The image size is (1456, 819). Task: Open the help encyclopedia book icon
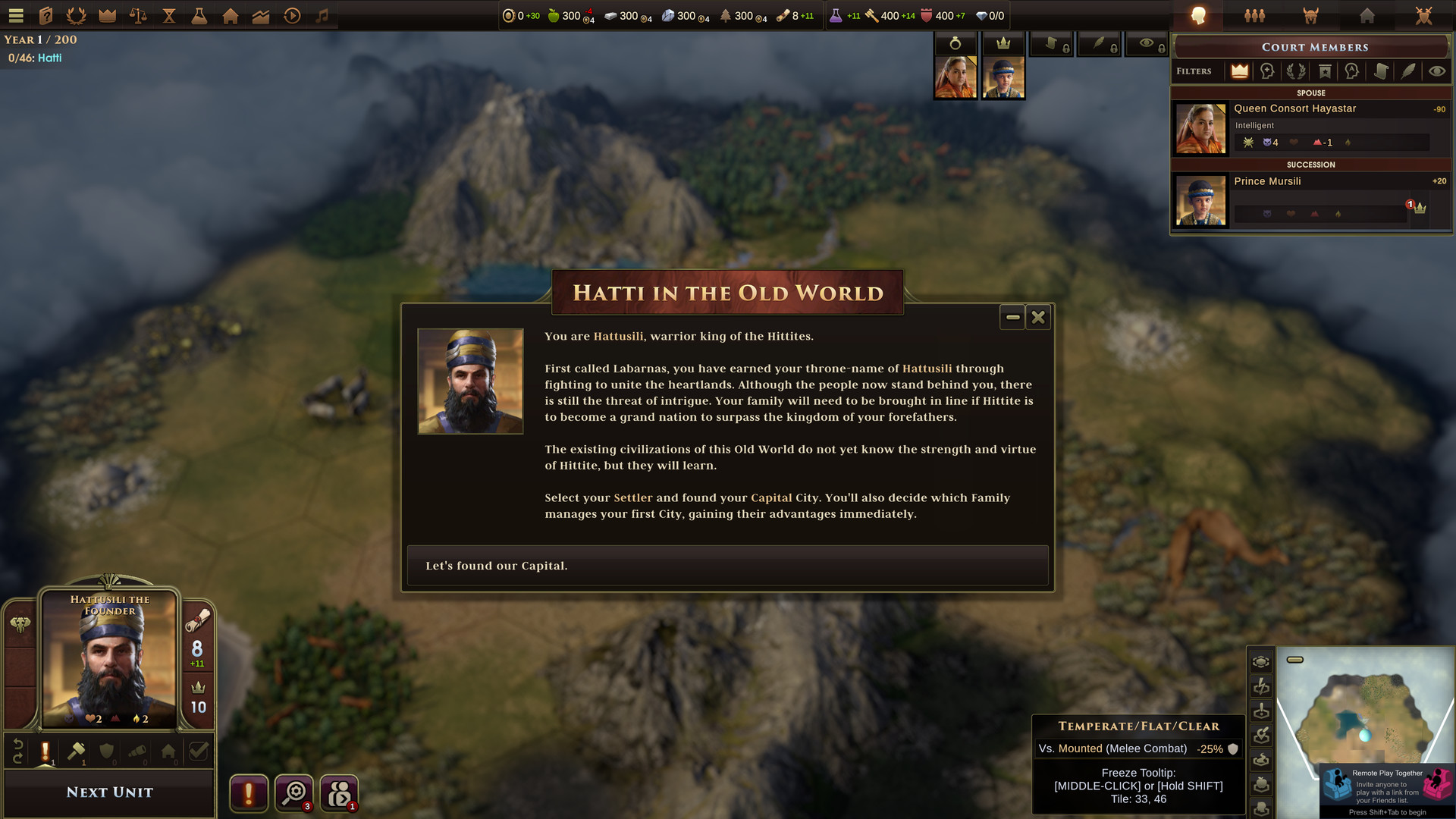(x=46, y=15)
